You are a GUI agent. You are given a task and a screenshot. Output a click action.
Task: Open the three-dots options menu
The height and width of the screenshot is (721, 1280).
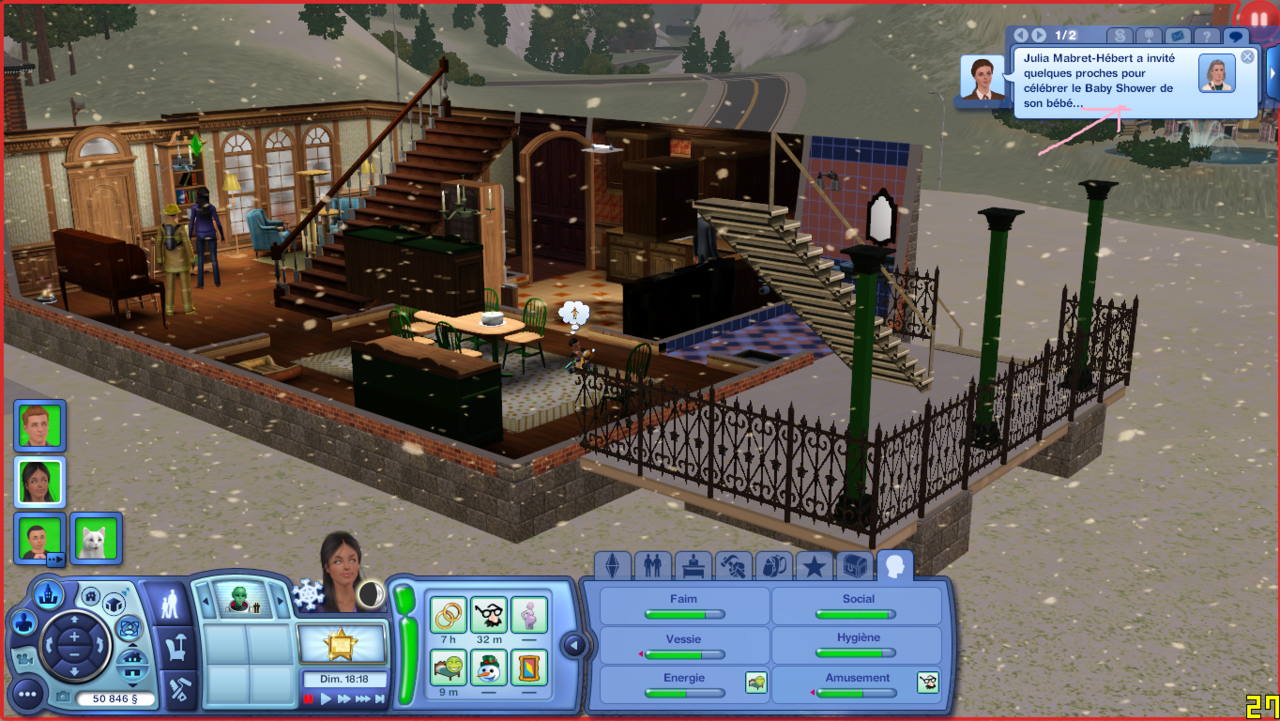click(27, 693)
